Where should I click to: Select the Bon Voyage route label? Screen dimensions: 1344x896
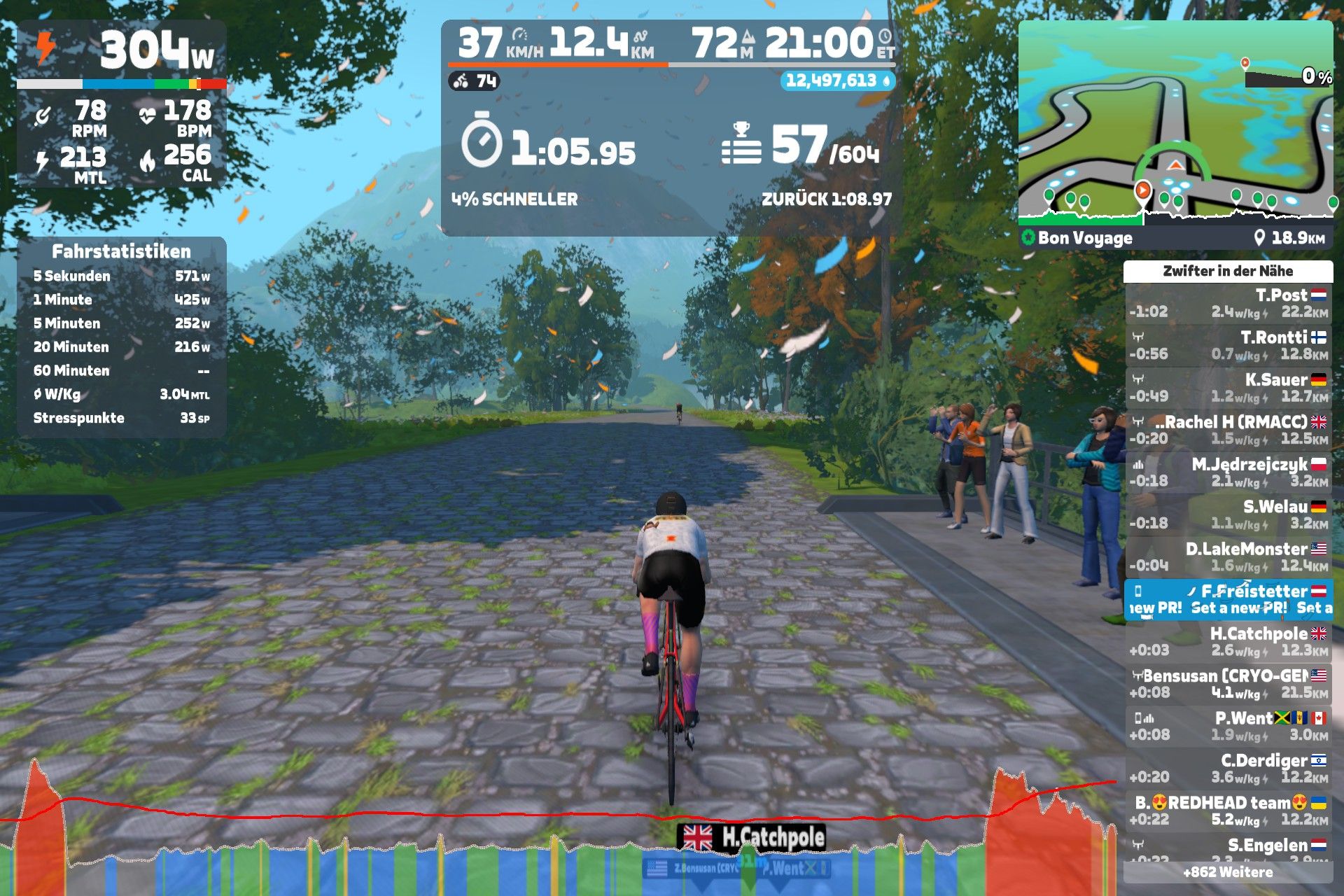pos(1084,238)
